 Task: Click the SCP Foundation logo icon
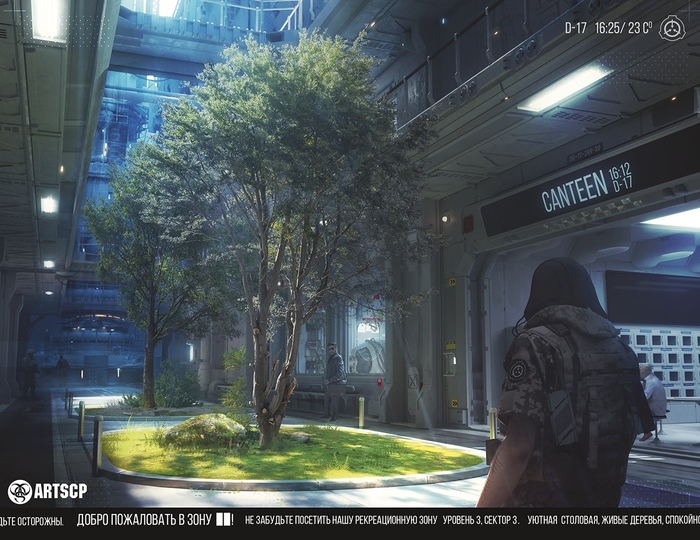pyautogui.click(x=672, y=29)
